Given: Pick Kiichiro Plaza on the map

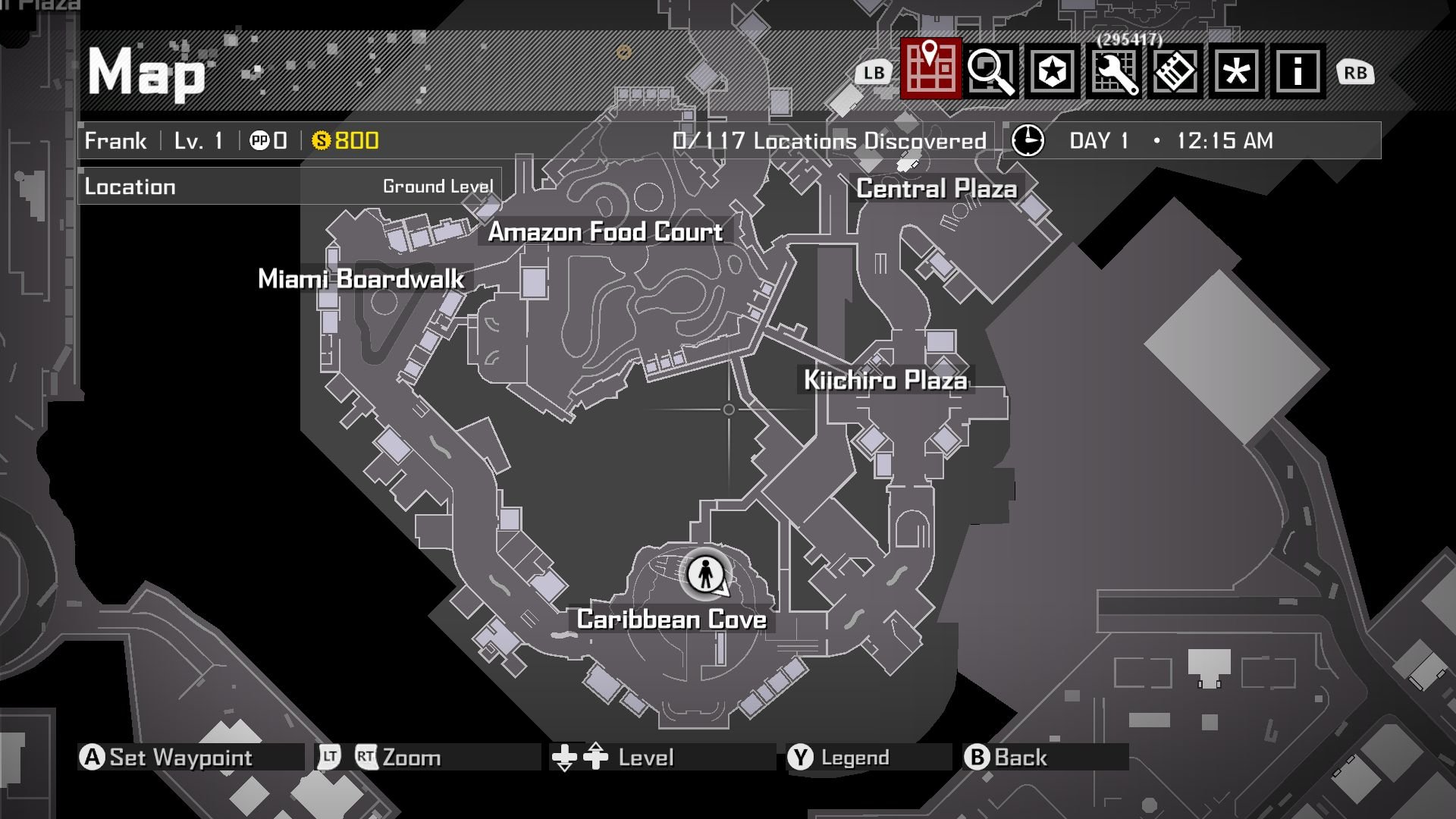Looking at the screenshot, I should pos(885,379).
